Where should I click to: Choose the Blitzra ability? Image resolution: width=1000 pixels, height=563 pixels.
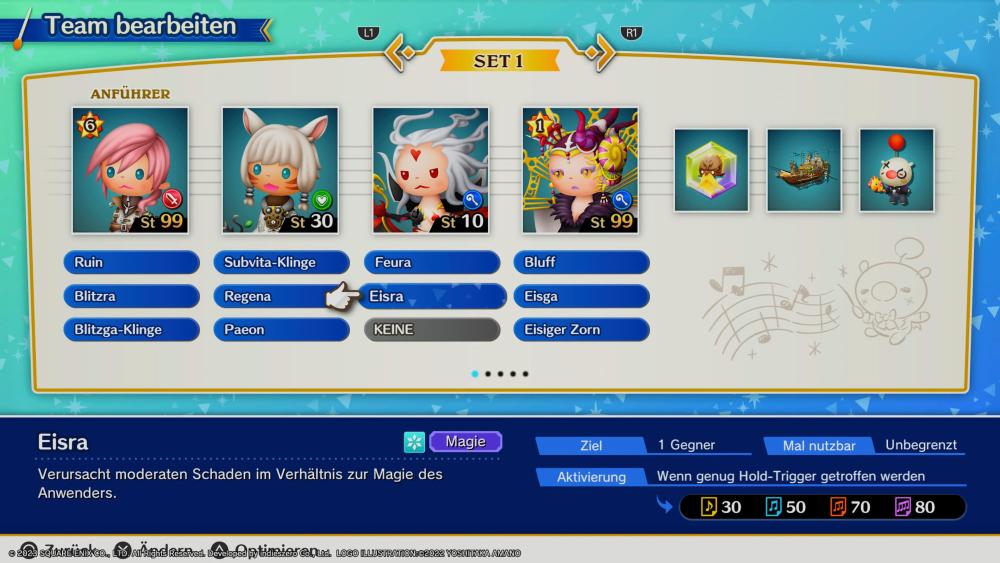(x=132, y=296)
